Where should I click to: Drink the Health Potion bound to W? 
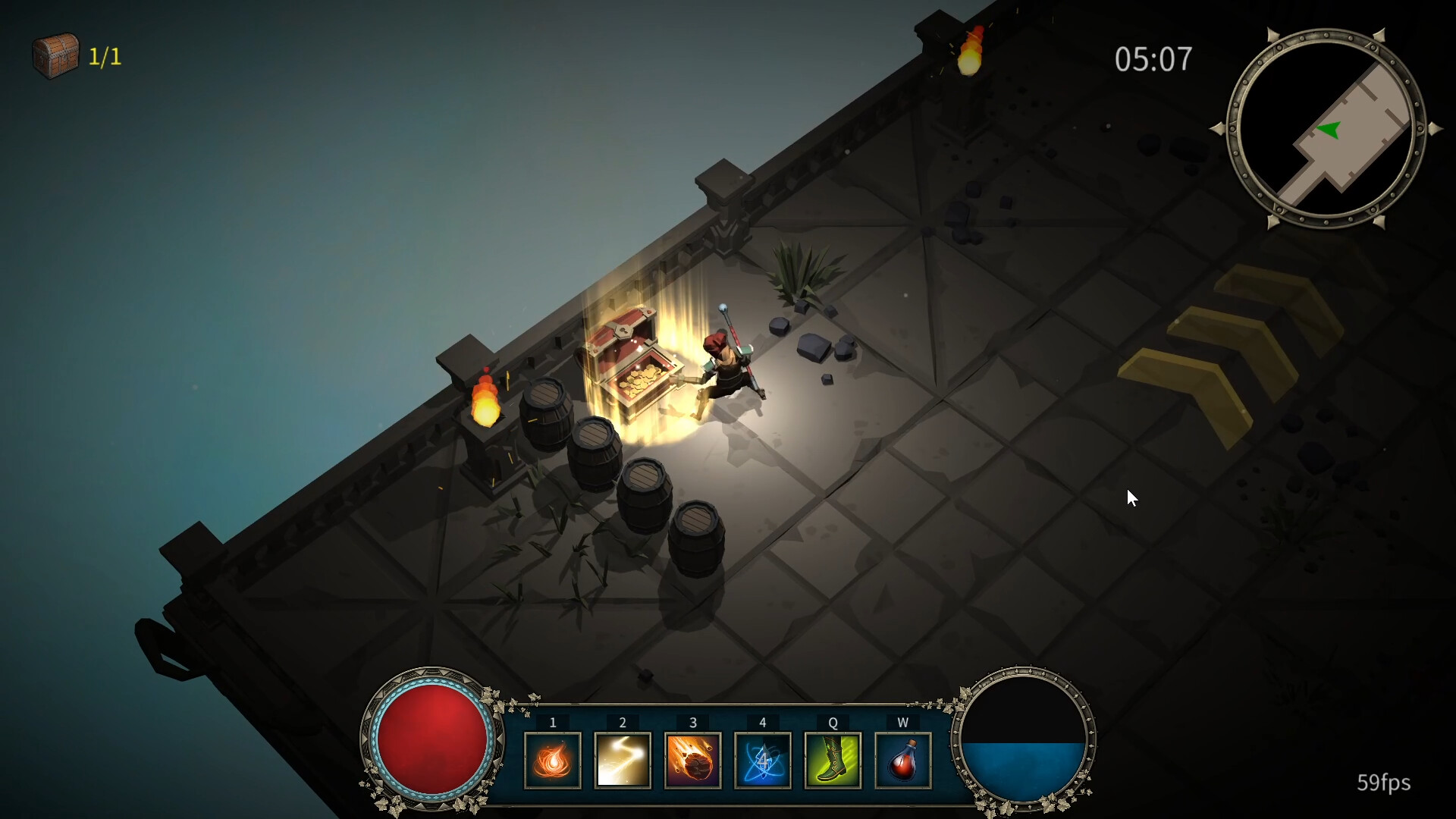(x=902, y=761)
